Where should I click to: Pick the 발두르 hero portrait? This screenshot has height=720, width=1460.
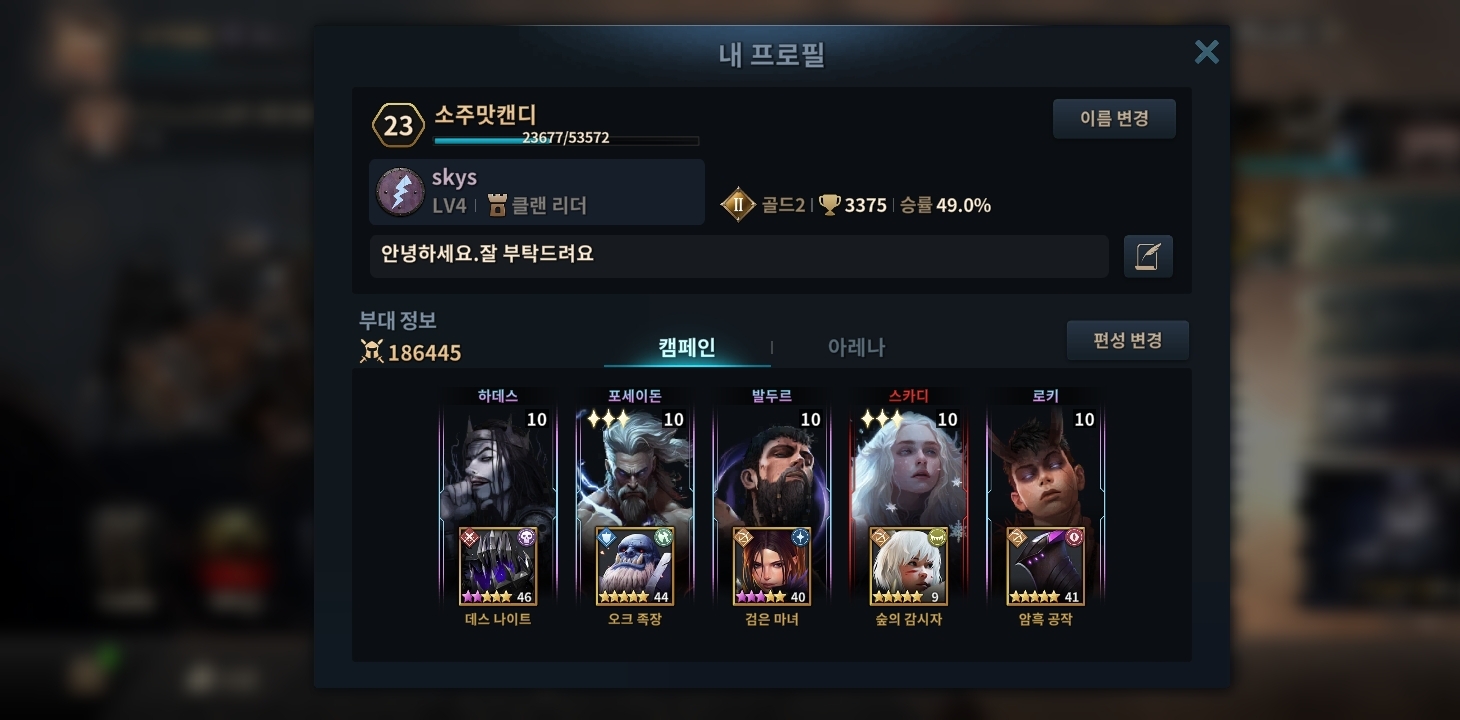(x=772, y=465)
